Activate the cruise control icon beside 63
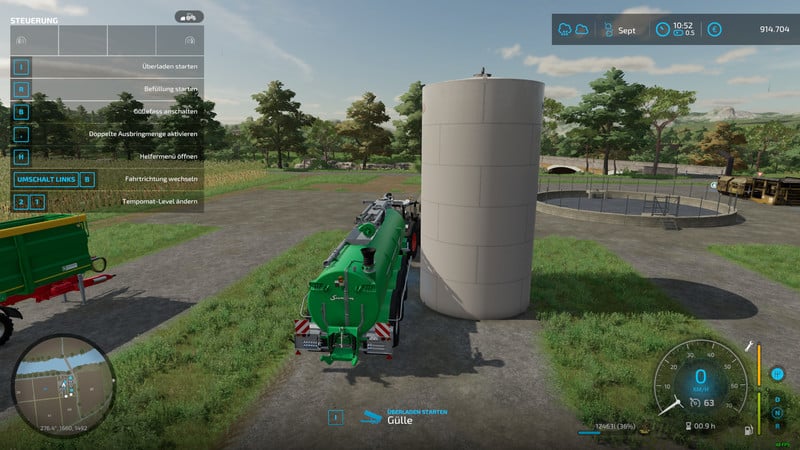Image resolution: width=800 pixels, height=450 pixels. coord(694,403)
